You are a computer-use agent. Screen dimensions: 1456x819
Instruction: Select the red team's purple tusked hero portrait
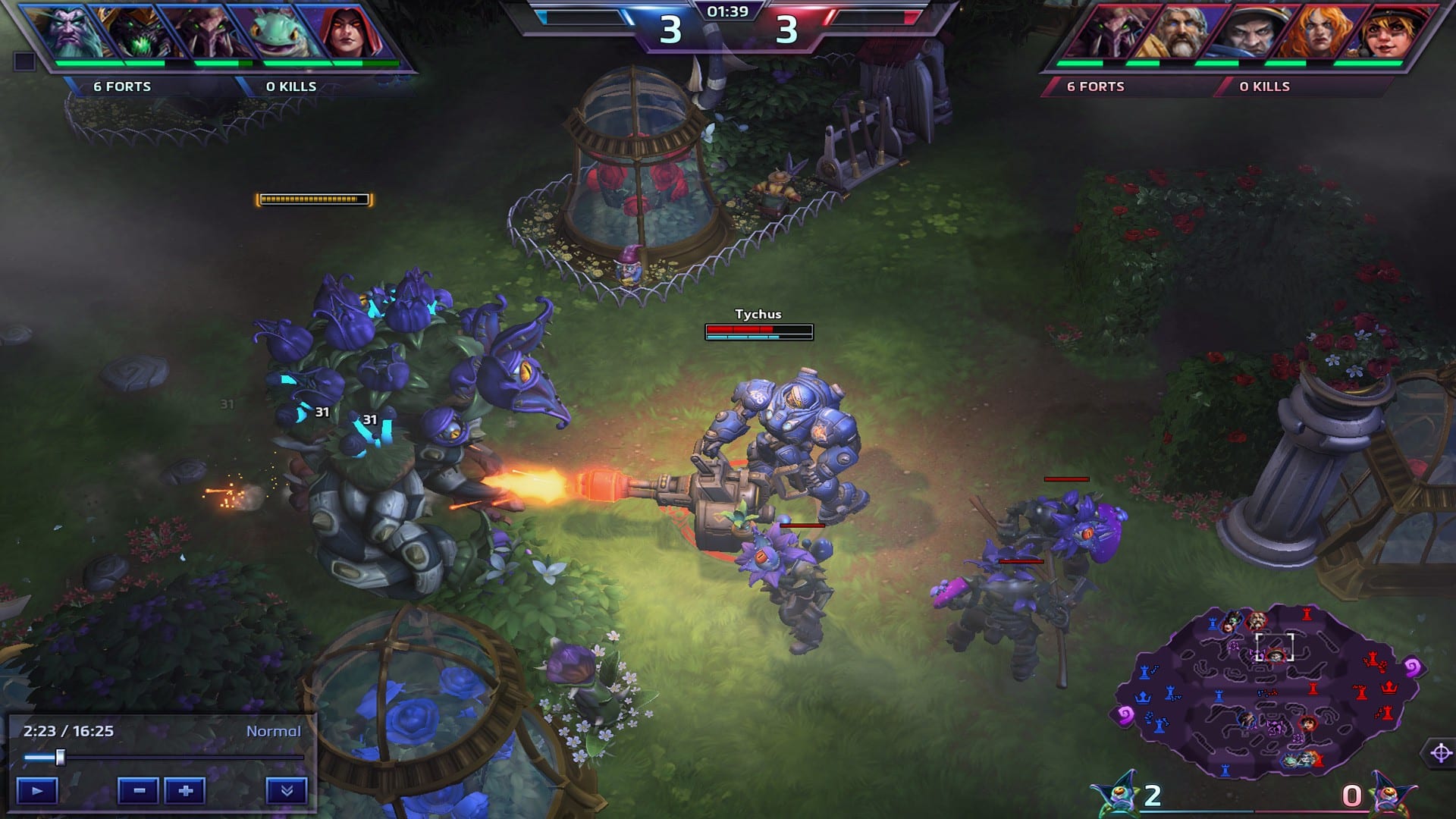(x=1107, y=33)
